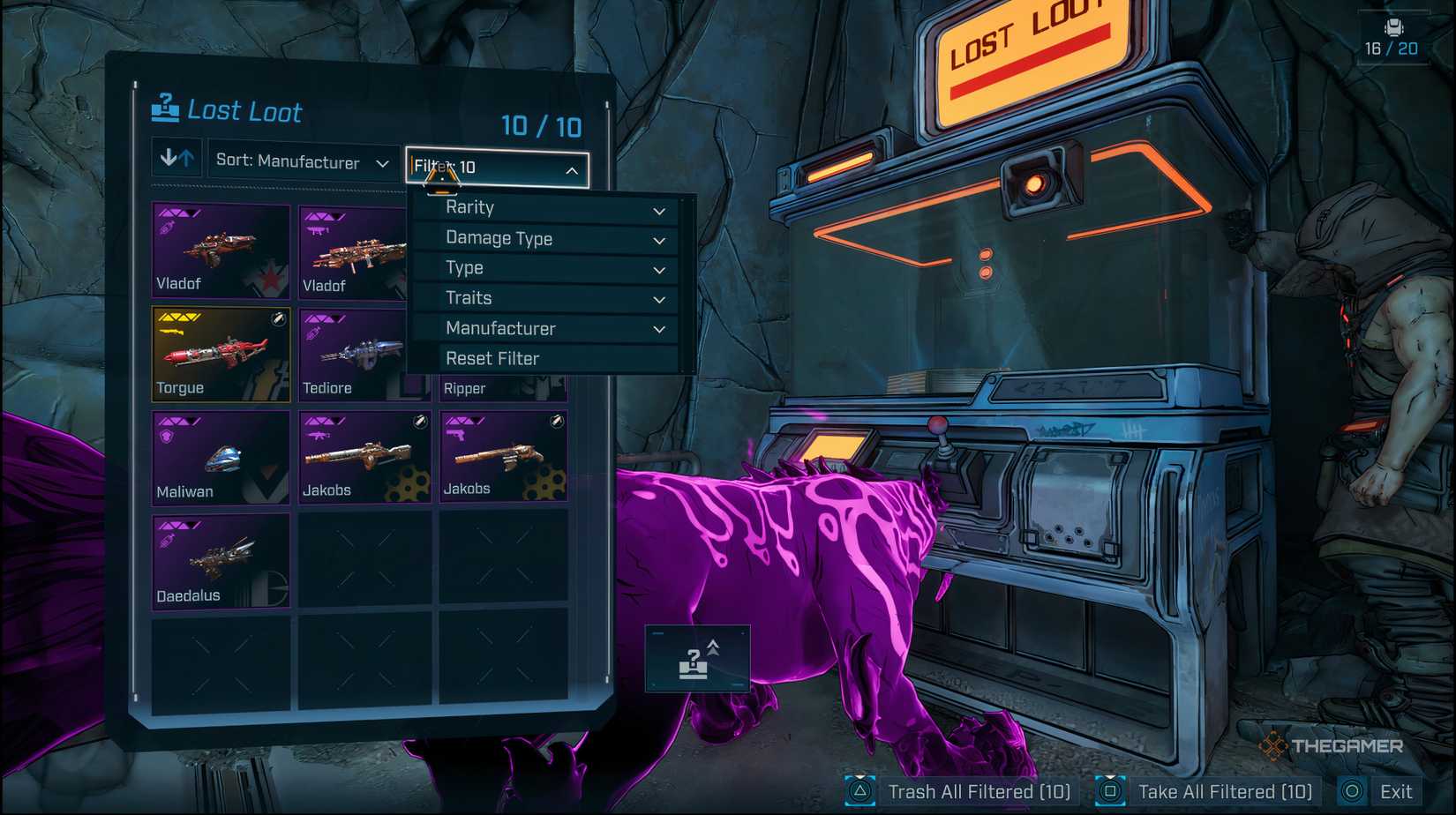The image size is (1456, 815).
Task: Select the Tediore weapon thumbnail
Action: [364, 353]
